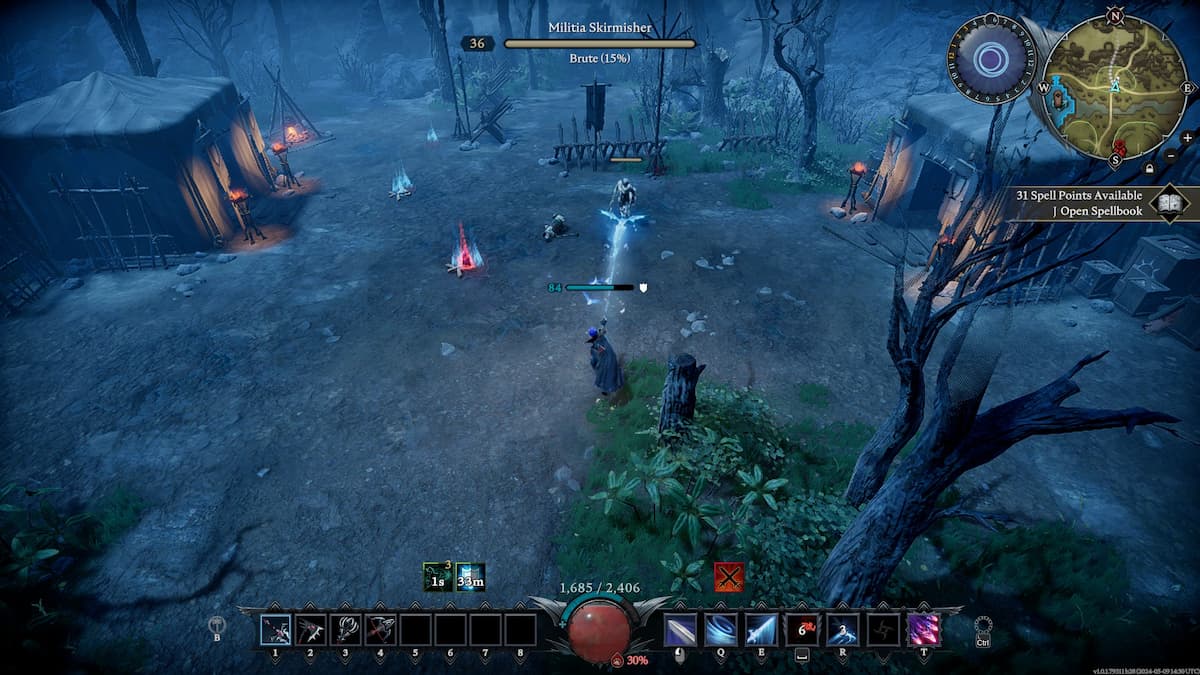The height and width of the screenshot is (675, 1200).
Task: Use the primary attack ability icon
Action: (x=680, y=630)
